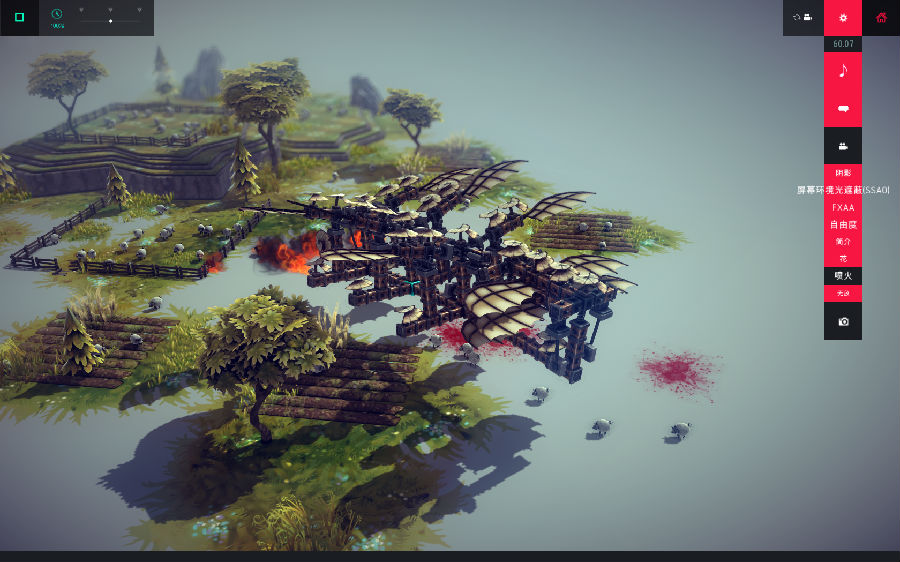The image size is (900, 562).
Task: Toggle the 阴影 (shadows) option
Action: coord(843,172)
